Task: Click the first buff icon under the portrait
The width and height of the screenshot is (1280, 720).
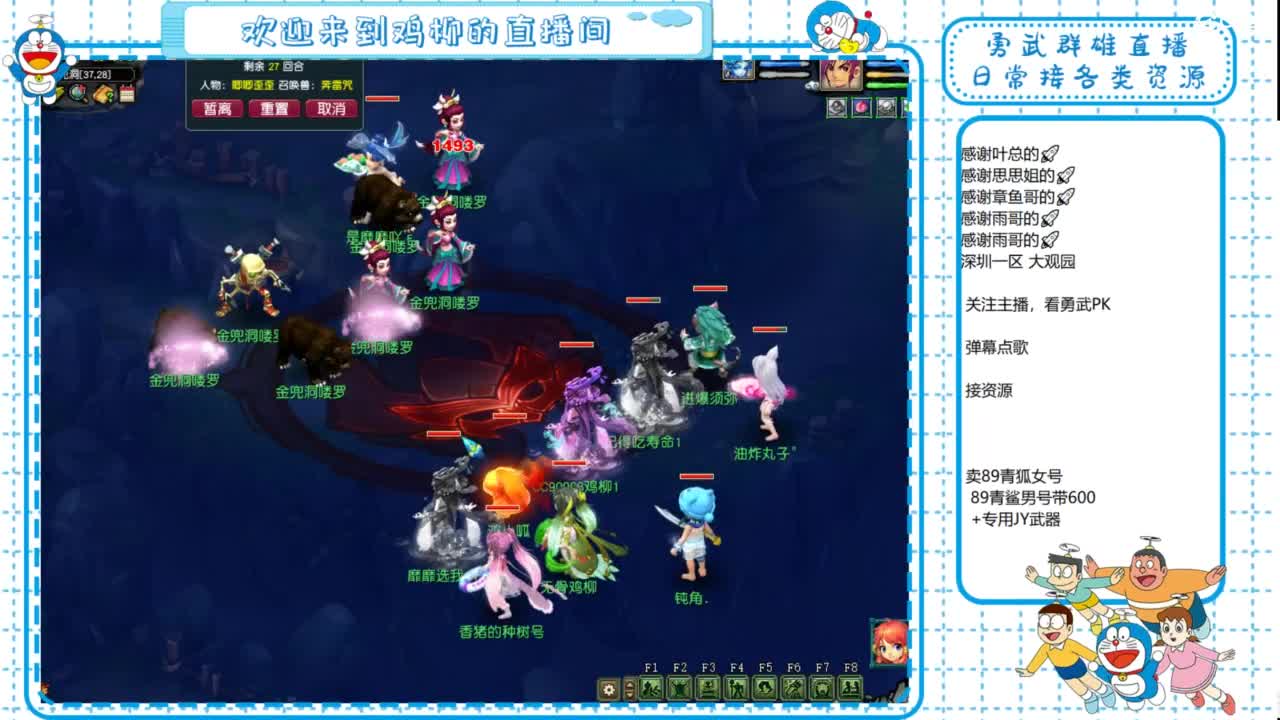Action: click(837, 107)
